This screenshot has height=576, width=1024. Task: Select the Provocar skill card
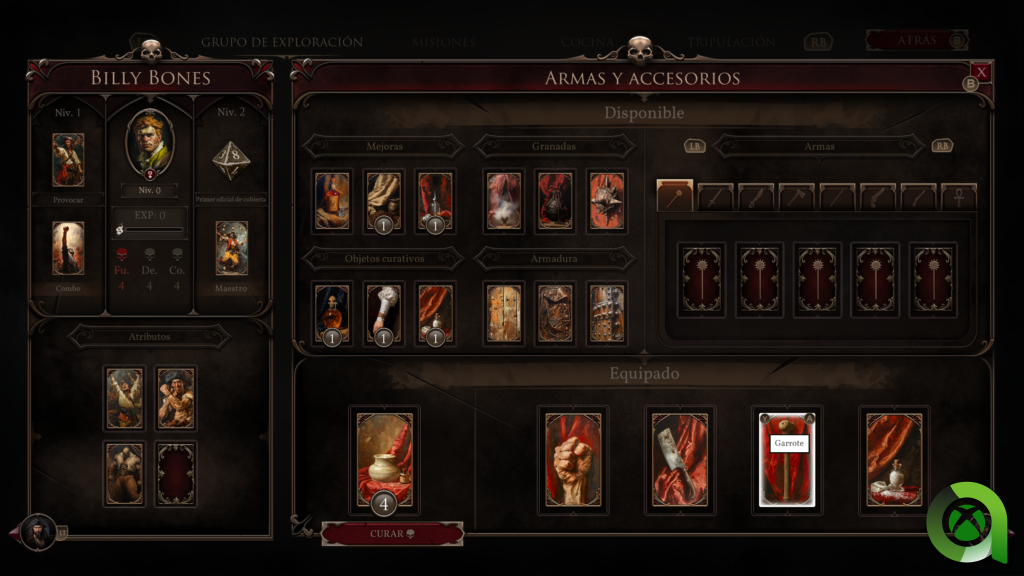point(68,160)
